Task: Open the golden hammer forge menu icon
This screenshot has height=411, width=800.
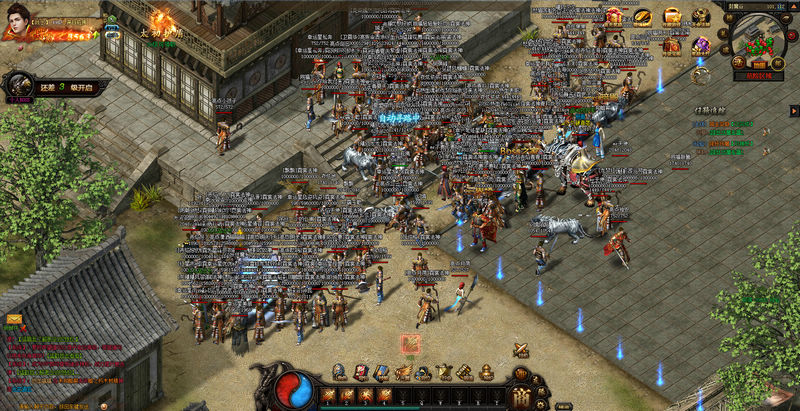Action: [465, 372]
